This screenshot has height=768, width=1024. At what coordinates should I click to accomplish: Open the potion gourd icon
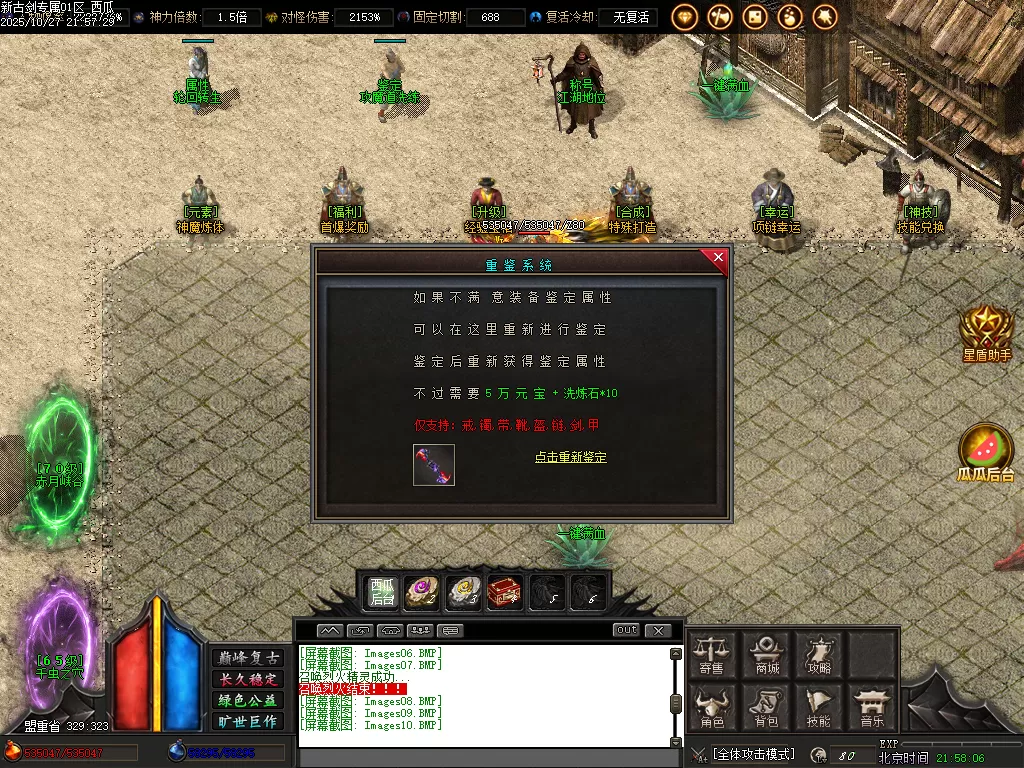click(x=790, y=17)
